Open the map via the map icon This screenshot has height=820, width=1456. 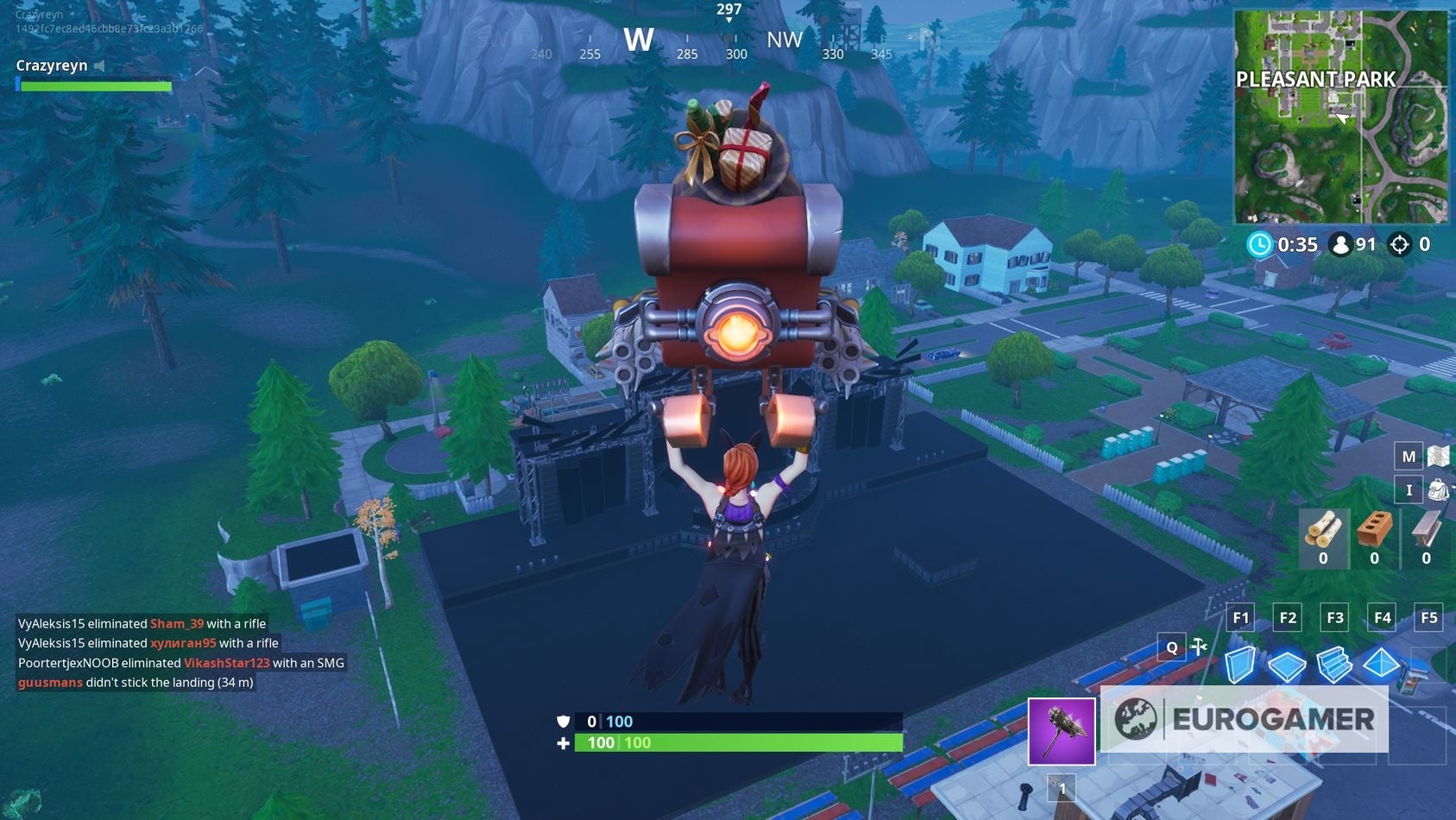(x=1436, y=455)
